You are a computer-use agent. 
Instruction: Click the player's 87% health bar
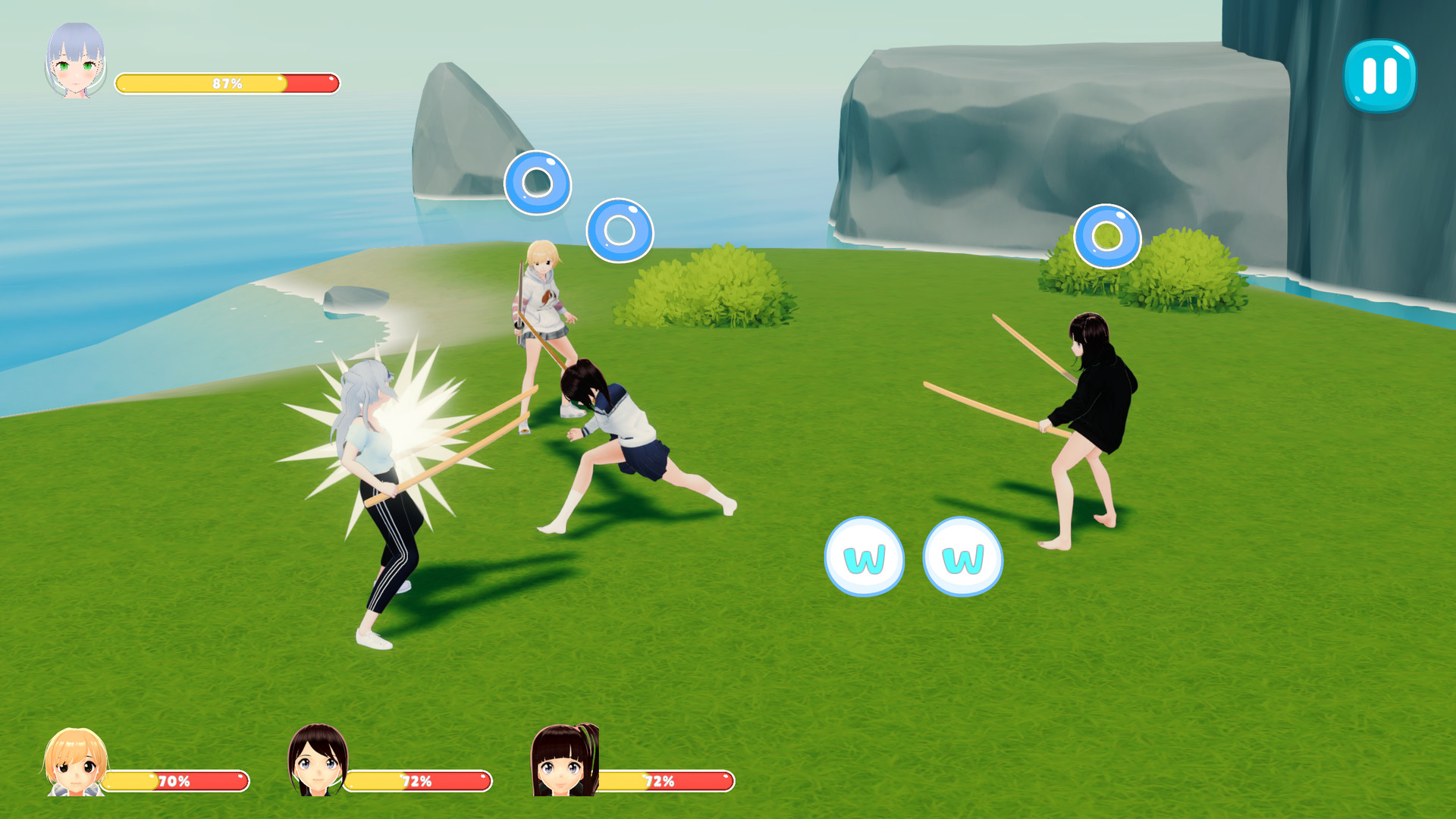tap(226, 83)
